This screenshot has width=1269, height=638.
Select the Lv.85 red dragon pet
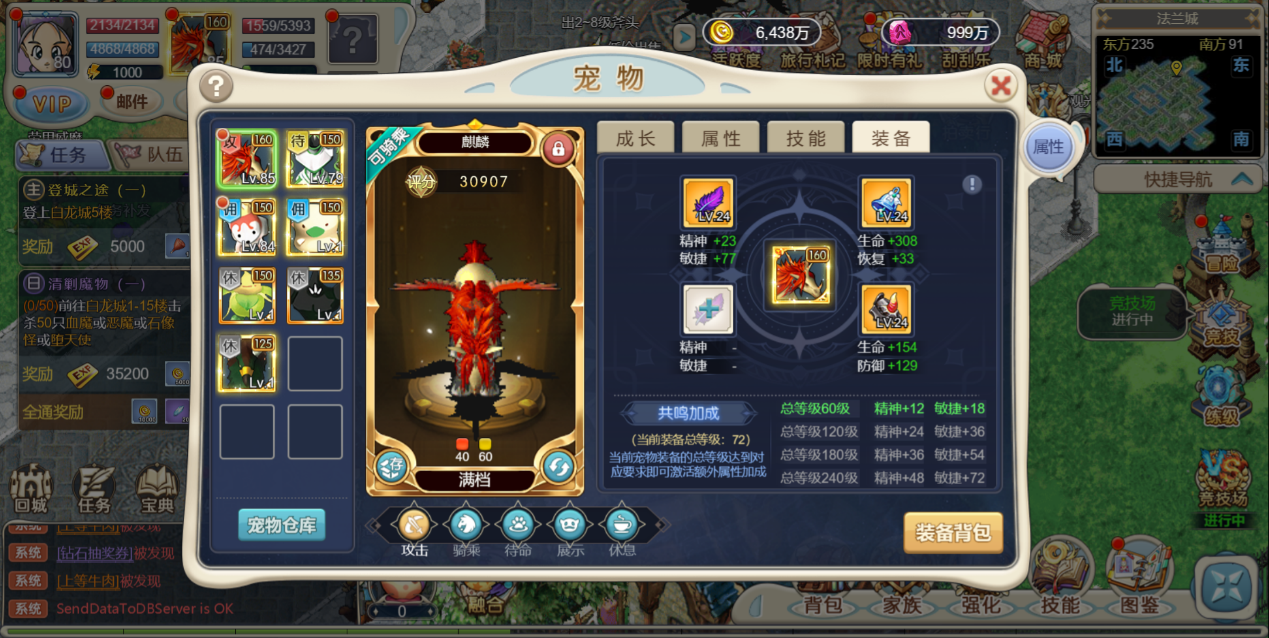[x=246, y=158]
